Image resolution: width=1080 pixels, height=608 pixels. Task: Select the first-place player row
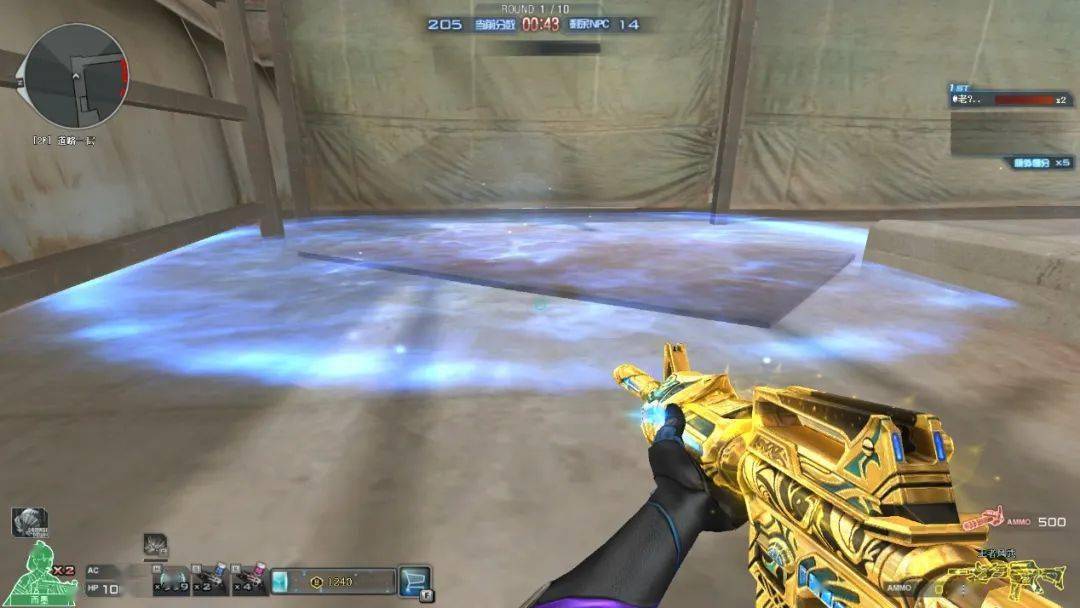click(1010, 100)
